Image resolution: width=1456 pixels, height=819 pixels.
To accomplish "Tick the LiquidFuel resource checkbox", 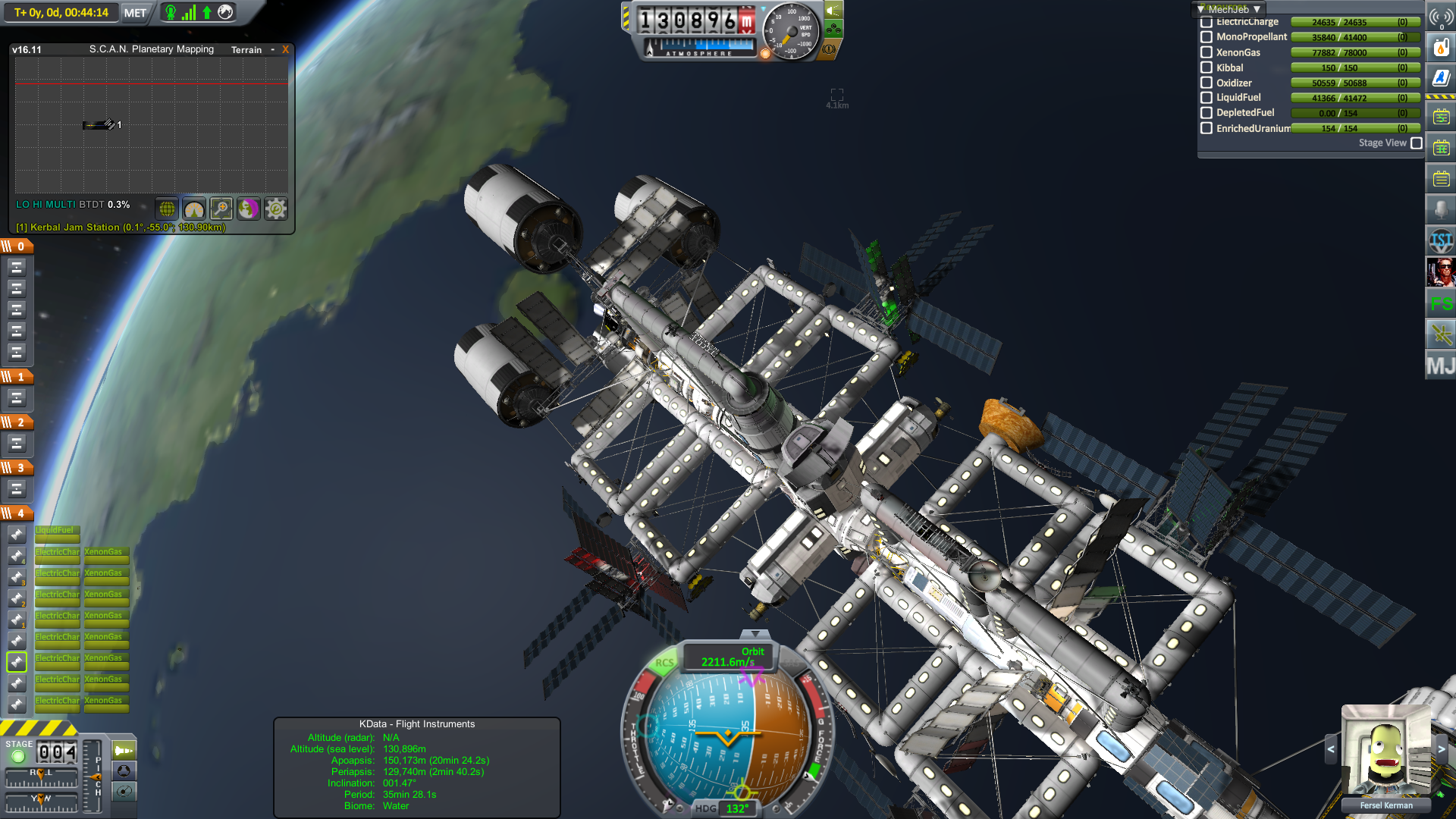I will pyautogui.click(x=1207, y=97).
